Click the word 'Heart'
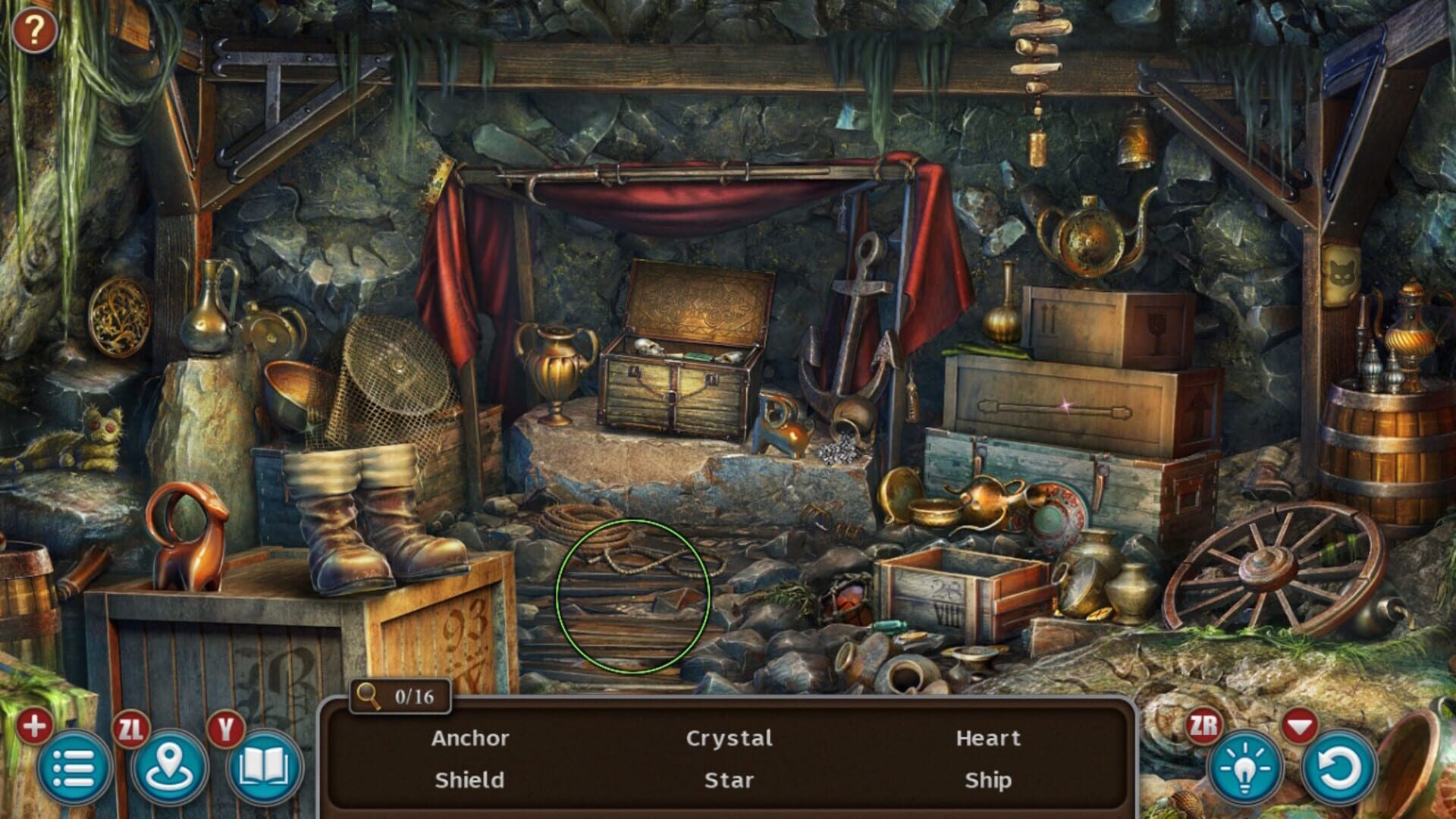Image resolution: width=1456 pixels, height=819 pixels. pos(990,738)
